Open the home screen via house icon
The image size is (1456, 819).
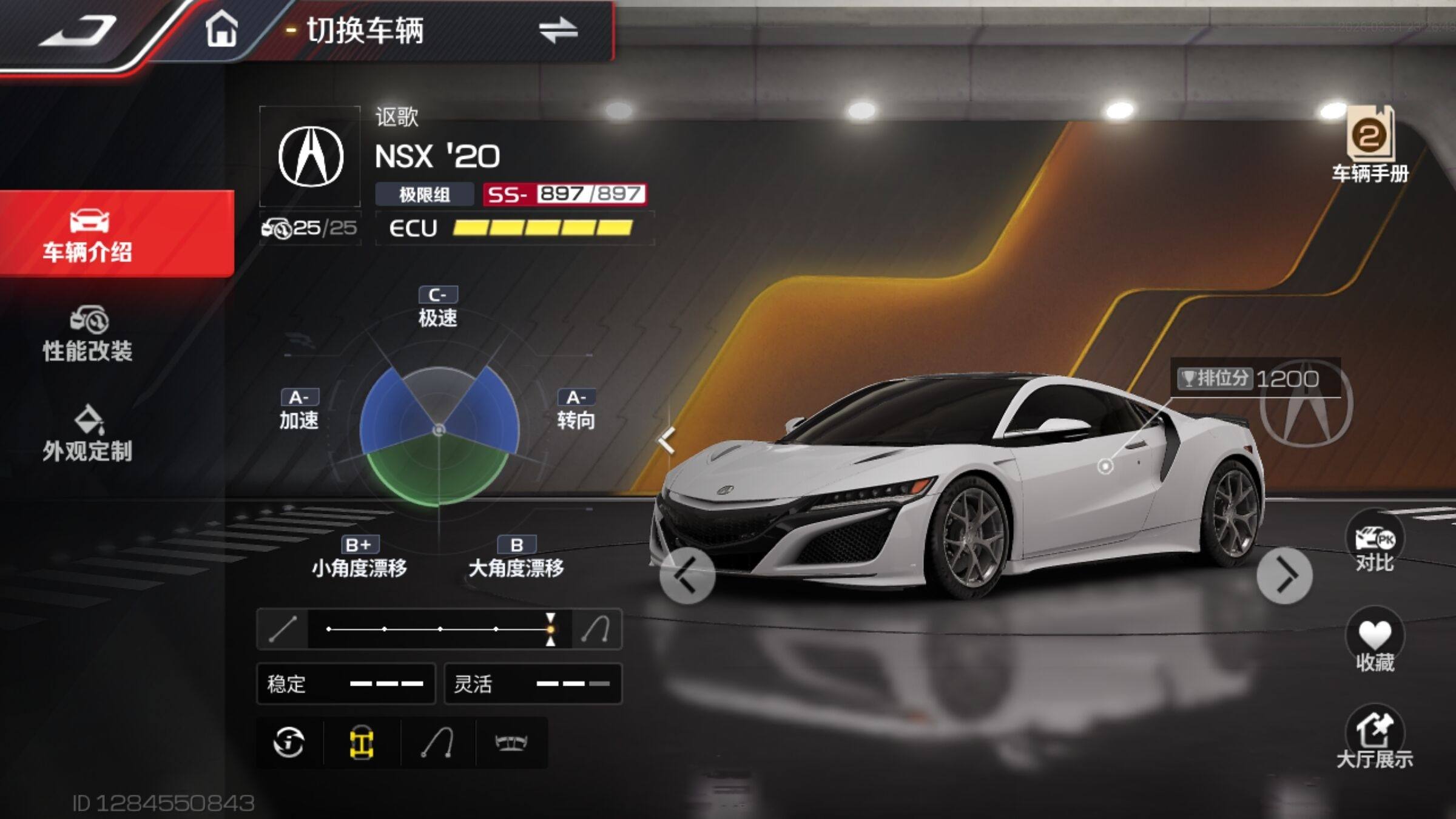tap(221, 29)
